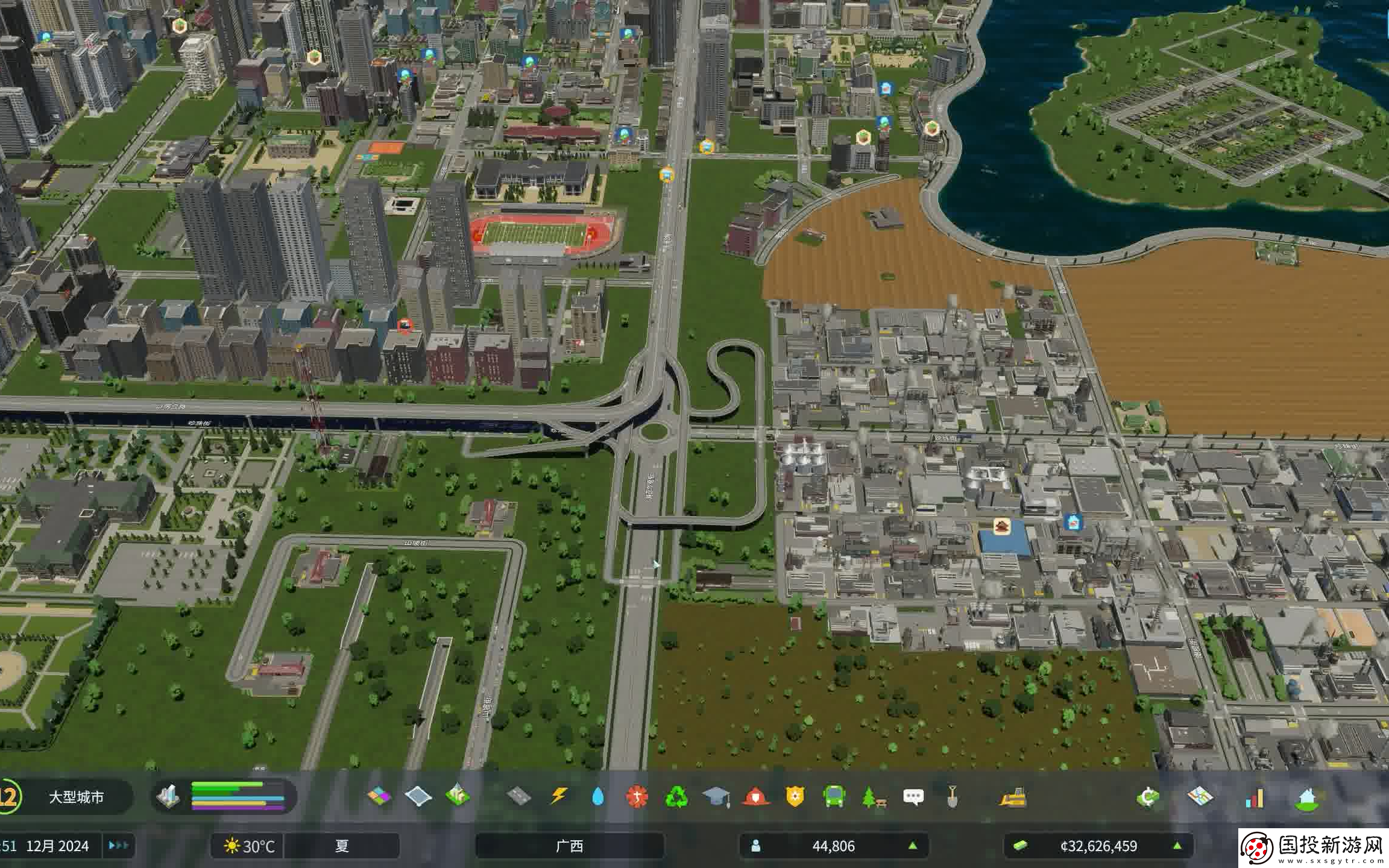
Task: Open the healthcare services menu
Action: (637, 797)
